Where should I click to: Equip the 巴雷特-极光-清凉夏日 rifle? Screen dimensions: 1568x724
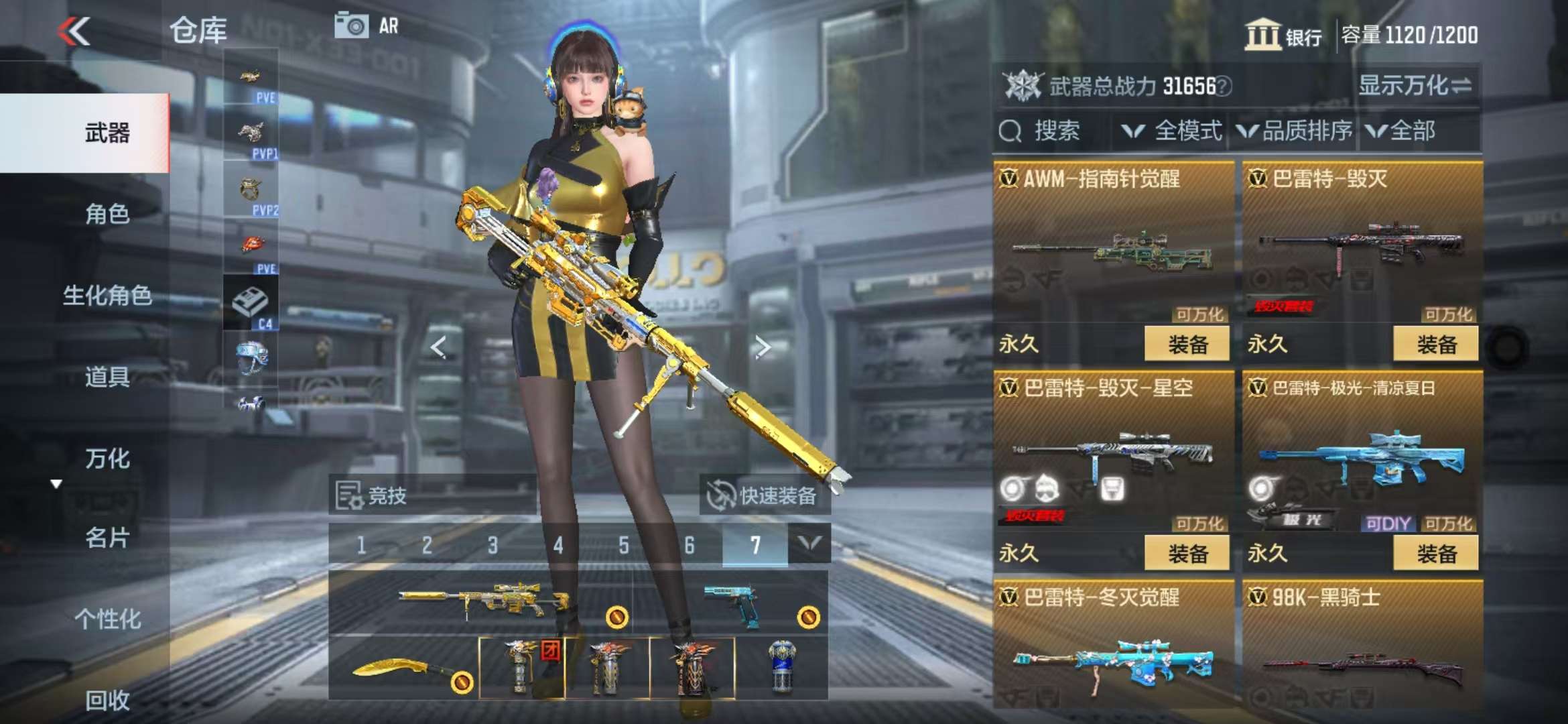tap(1435, 554)
